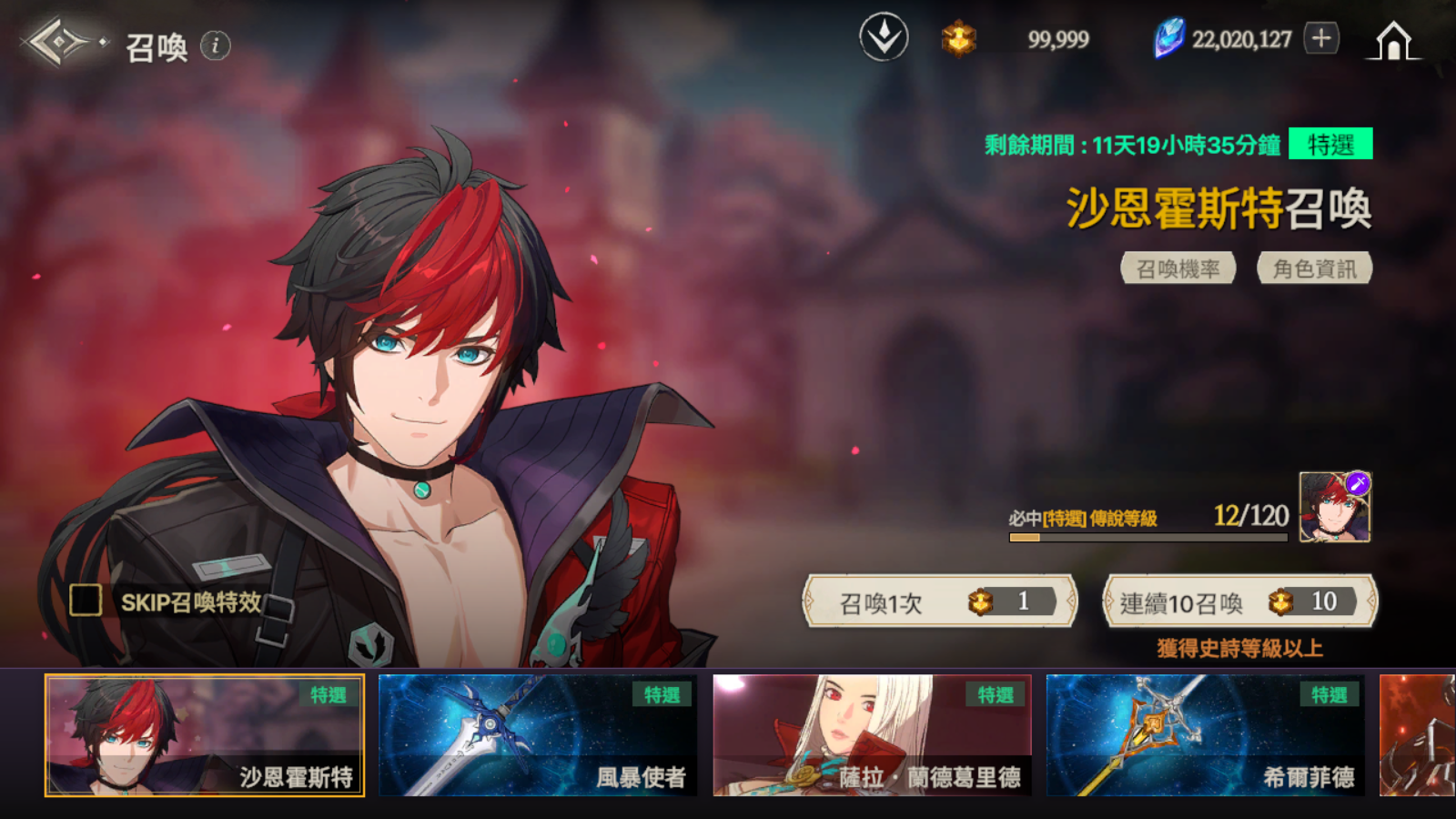The width and height of the screenshot is (1456, 819).
Task: Click the circular down-arrow icon
Action: coord(884,38)
